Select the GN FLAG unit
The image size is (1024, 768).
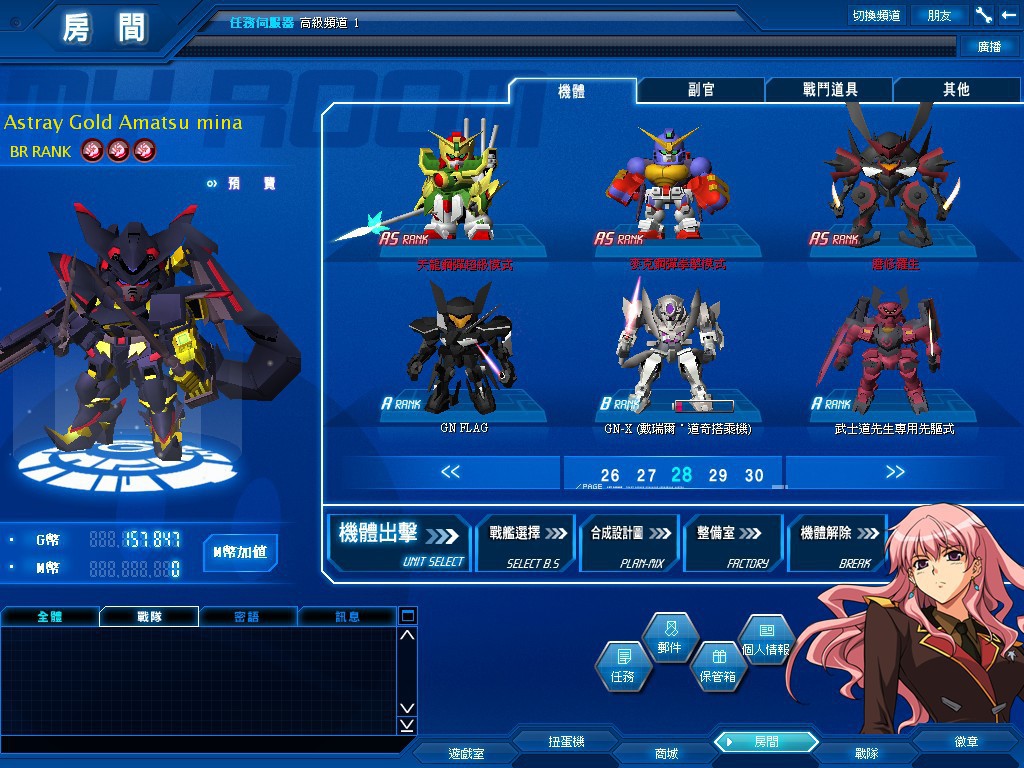click(x=463, y=355)
